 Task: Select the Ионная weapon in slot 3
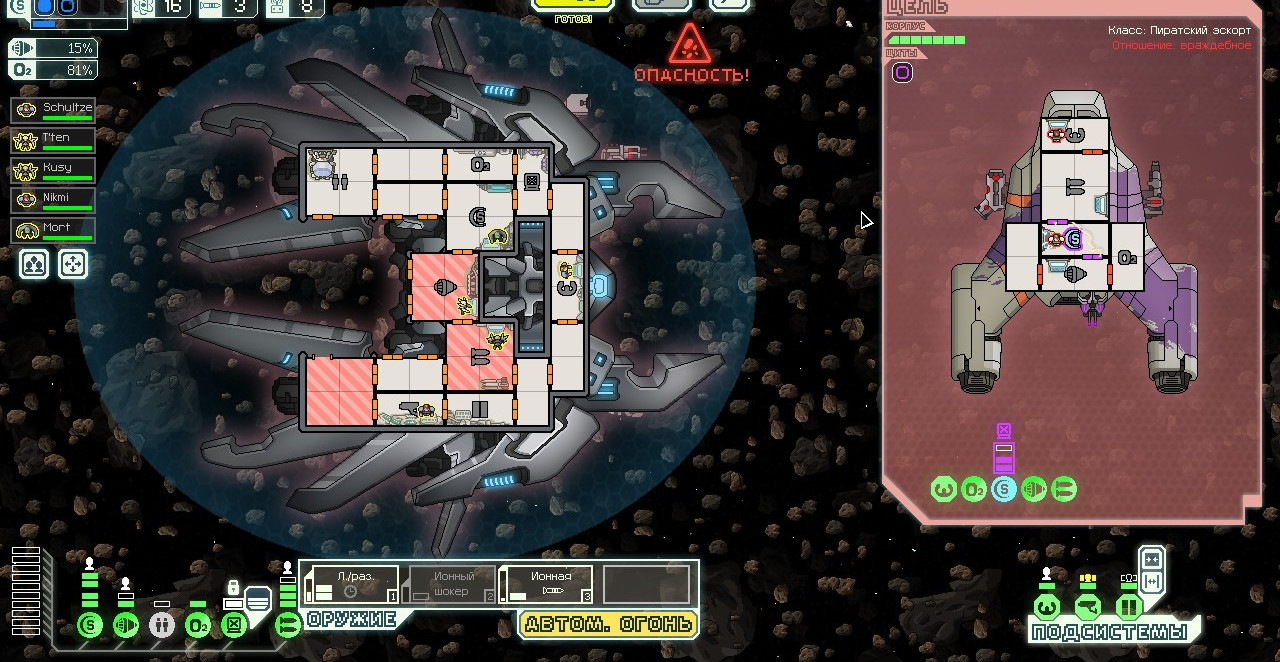click(546, 584)
